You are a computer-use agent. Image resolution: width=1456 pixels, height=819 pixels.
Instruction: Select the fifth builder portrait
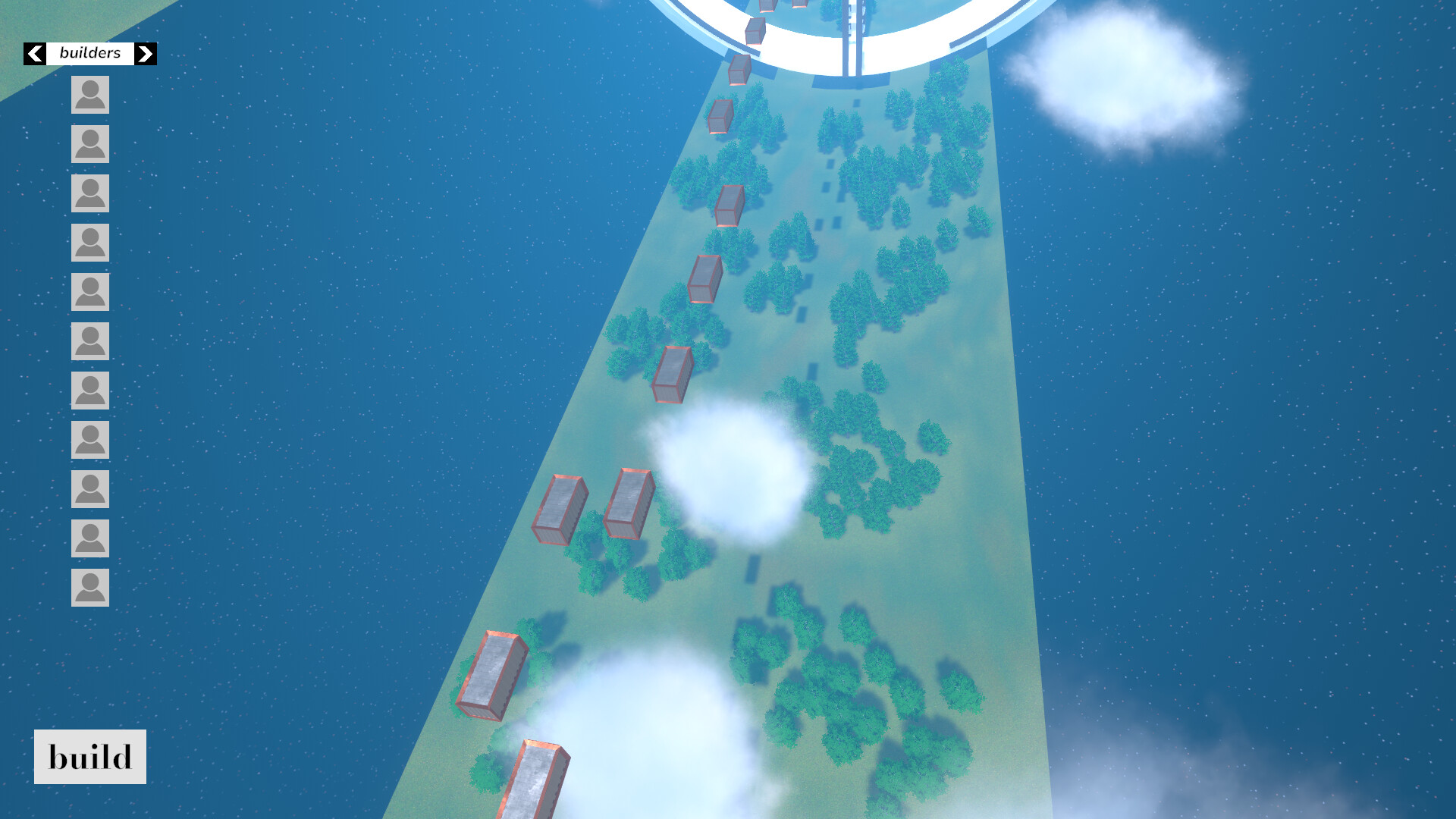pos(89,292)
